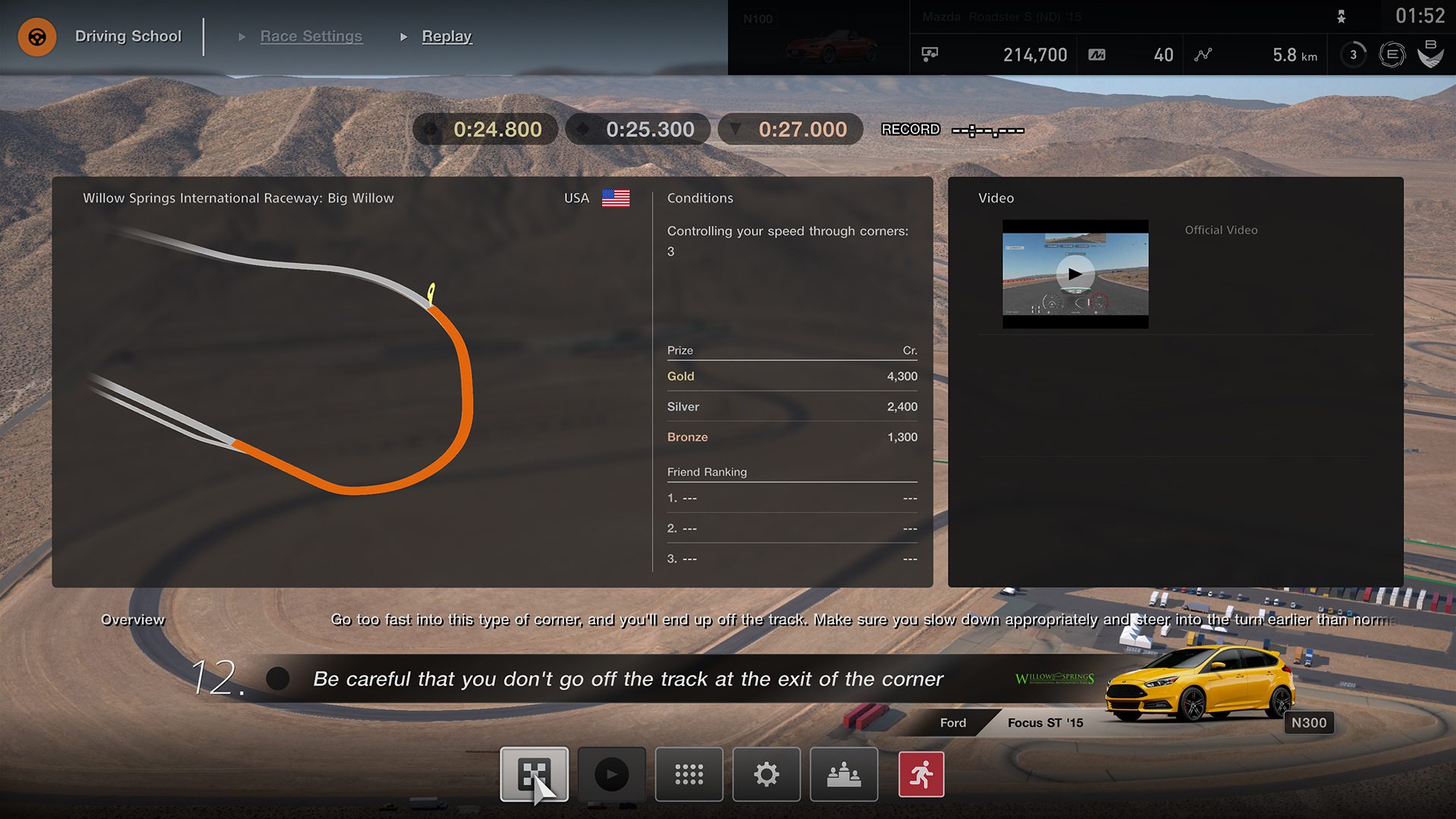Viewport: 1456px width, 819px height.
Task: Open the Race Settings breadcrumb item
Action: [311, 36]
